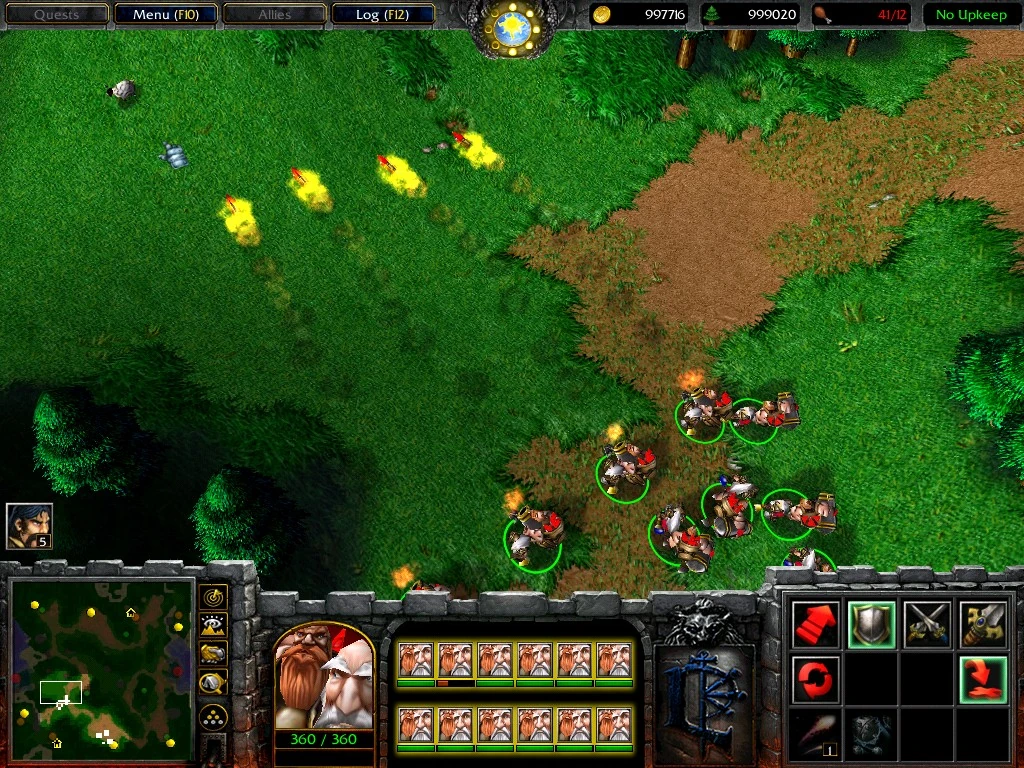Open the Log (F12) panel

pyautogui.click(x=381, y=15)
